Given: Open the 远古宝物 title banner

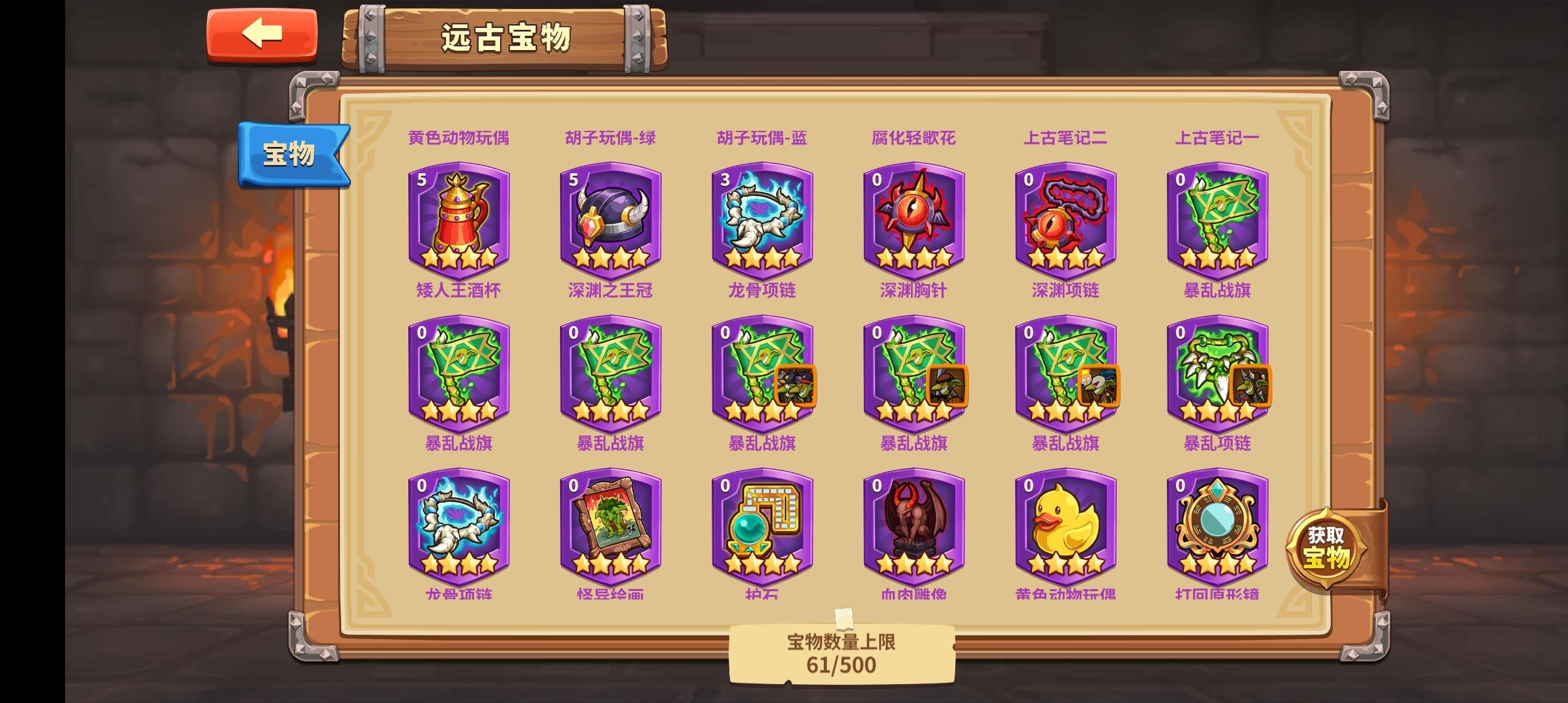Looking at the screenshot, I should coord(508,39).
